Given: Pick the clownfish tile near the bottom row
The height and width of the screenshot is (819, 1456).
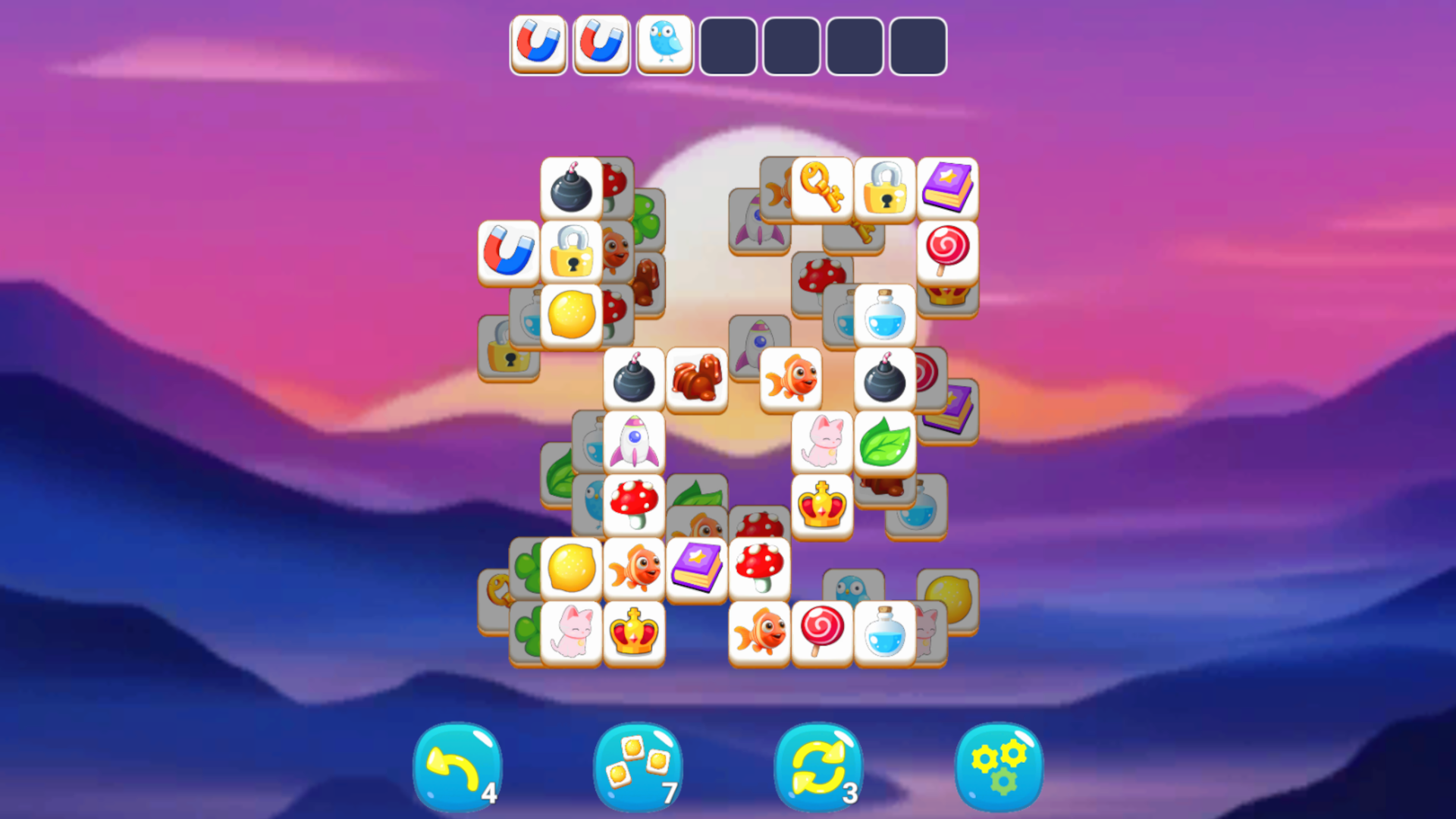Looking at the screenshot, I should click(759, 629).
